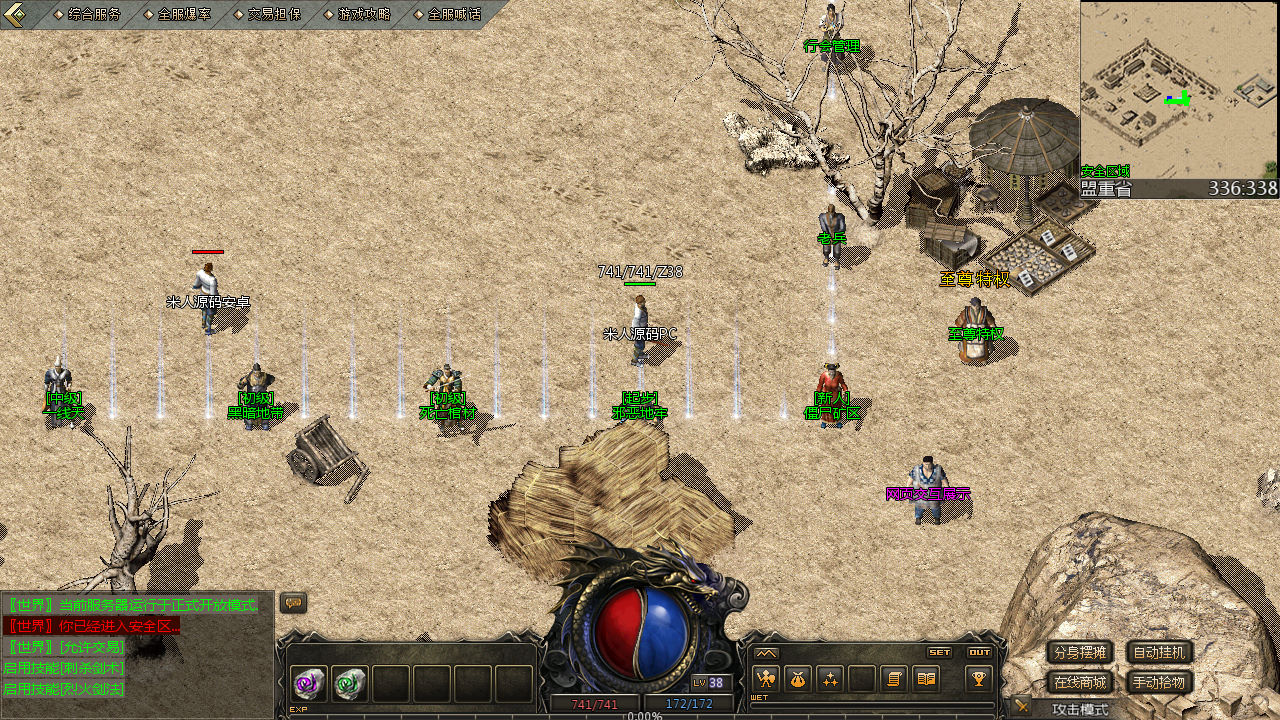The image size is (1280, 720).
Task: Open the SET settings button
Action: (x=939, y=652)
